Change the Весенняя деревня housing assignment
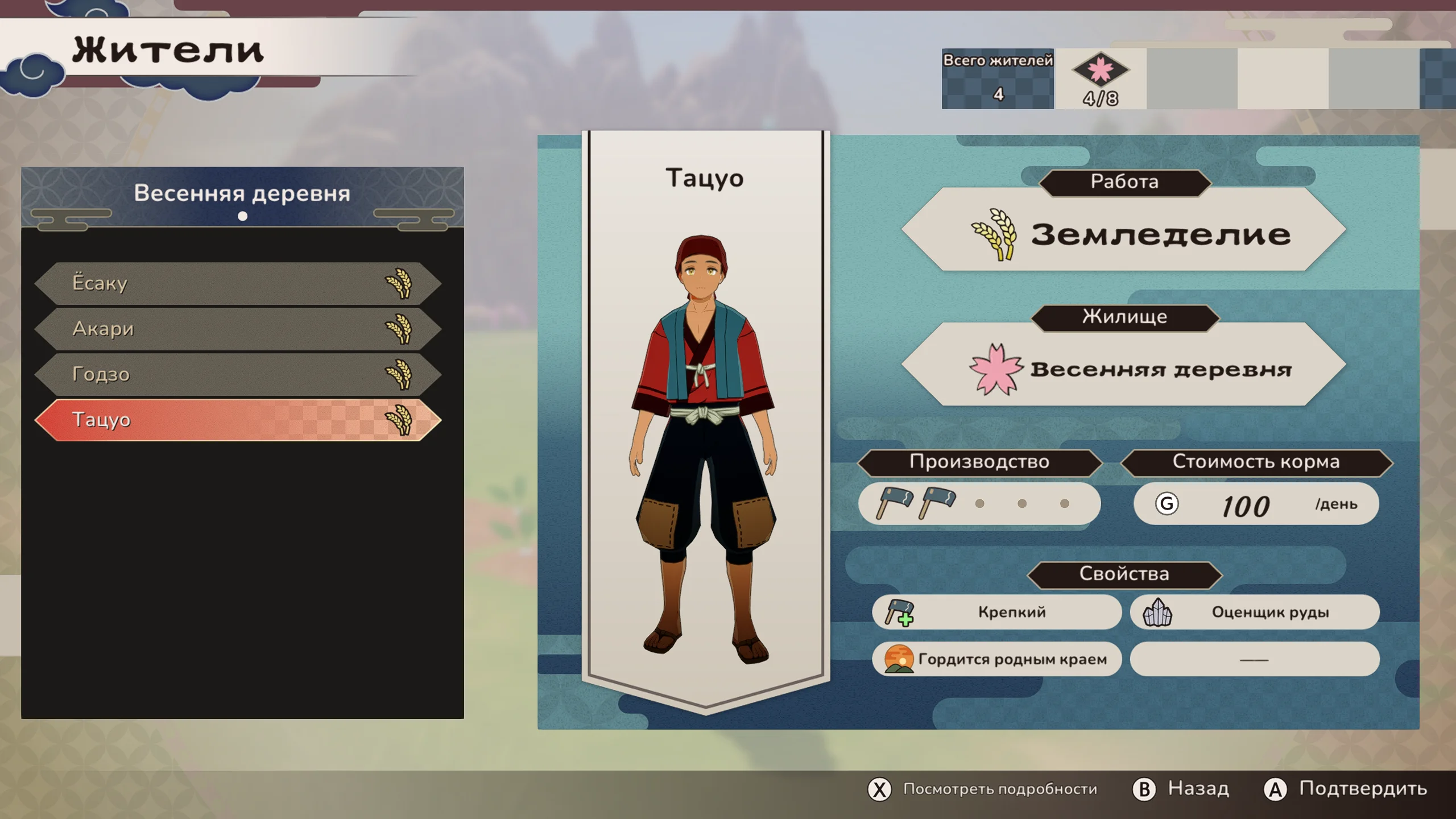The width and height of the screenshot is (1456, 819). tap(1124, 369)
